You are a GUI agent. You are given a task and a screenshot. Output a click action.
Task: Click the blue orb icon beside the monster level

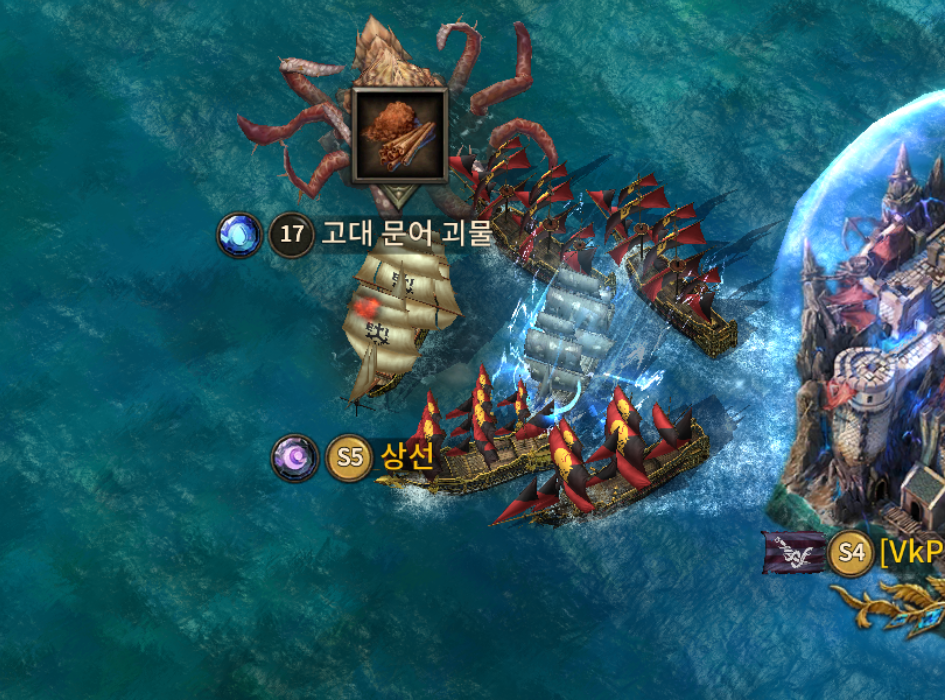coord(239,236)
